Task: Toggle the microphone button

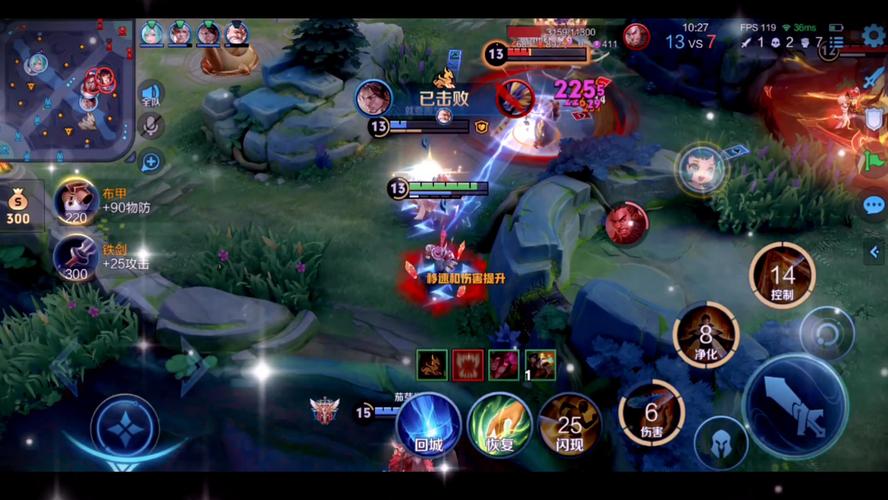Action: pos(151,127)
